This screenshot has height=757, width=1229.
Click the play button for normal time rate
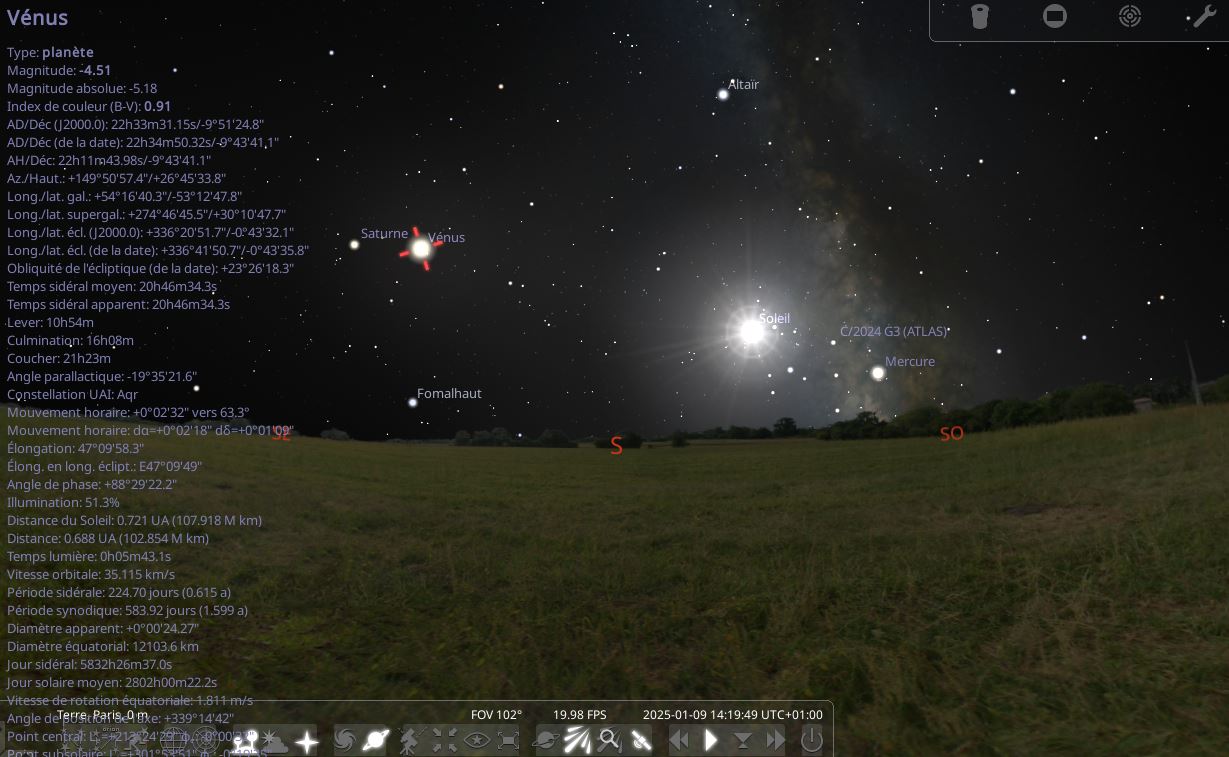tap(711, 741)
